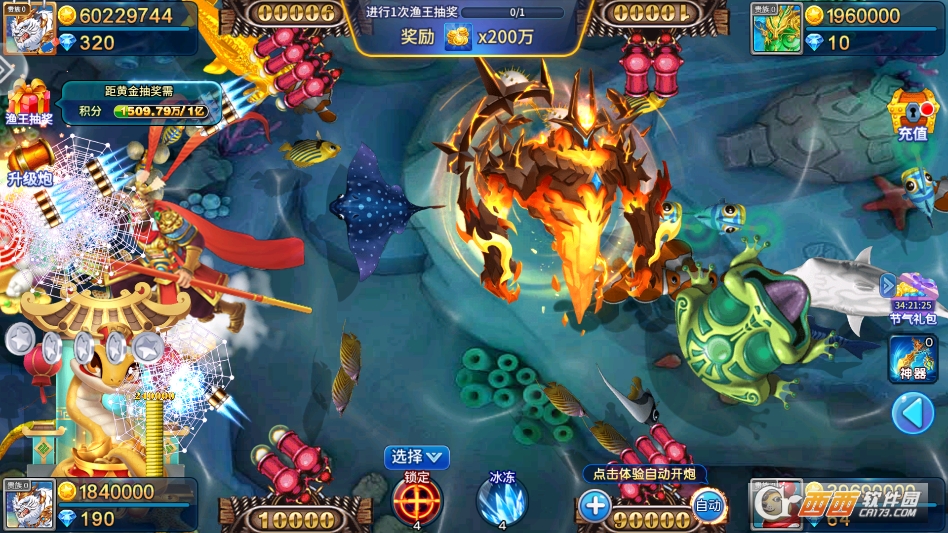Open the 升级炮 cannon upgrade
Viewport: 948px width, 533px height.
pos(29,163)
